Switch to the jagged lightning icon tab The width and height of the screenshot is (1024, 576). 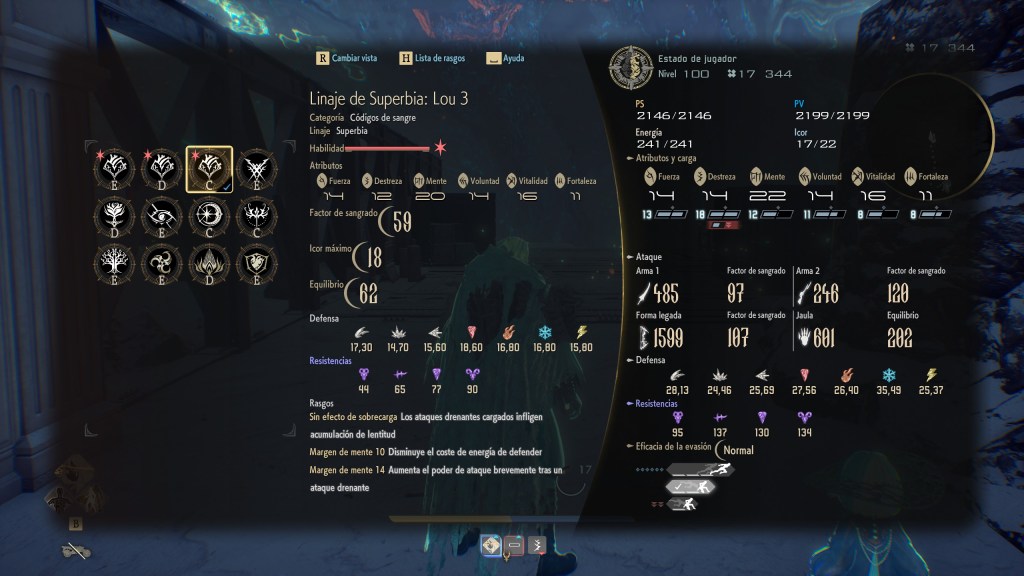535,545
